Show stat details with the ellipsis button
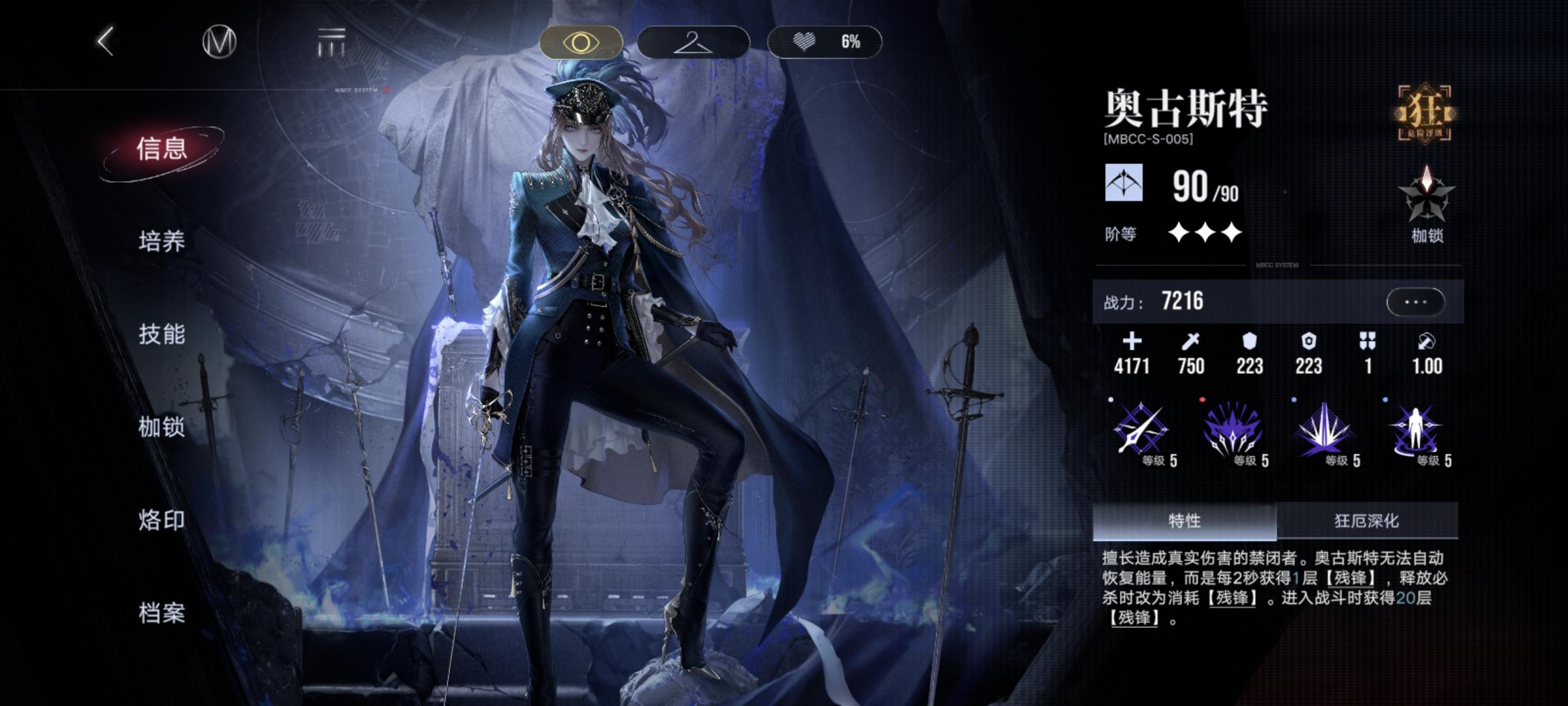 pyautogui.click(x=1415, y=302)
